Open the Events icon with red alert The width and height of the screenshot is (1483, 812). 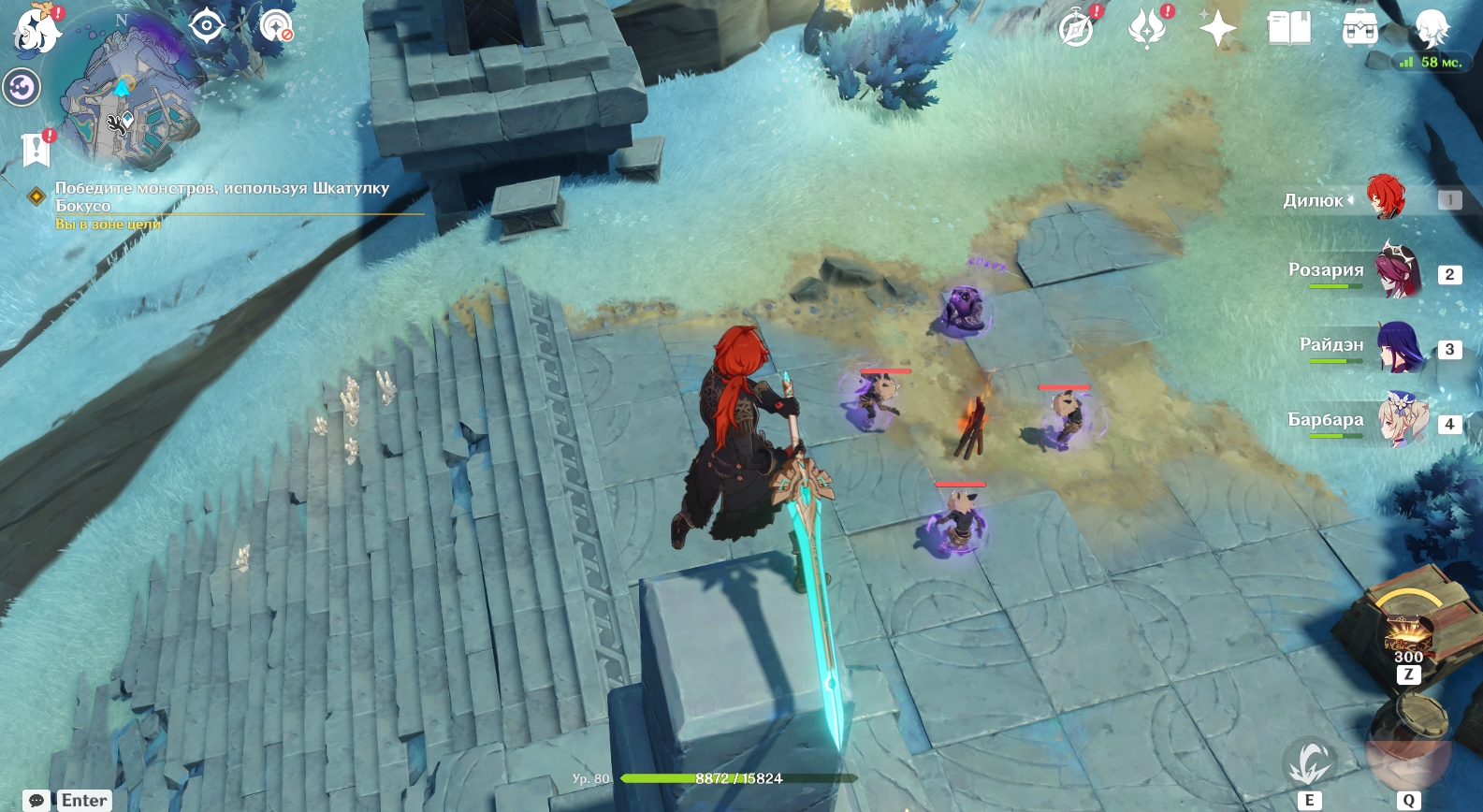coord(1147,28)
